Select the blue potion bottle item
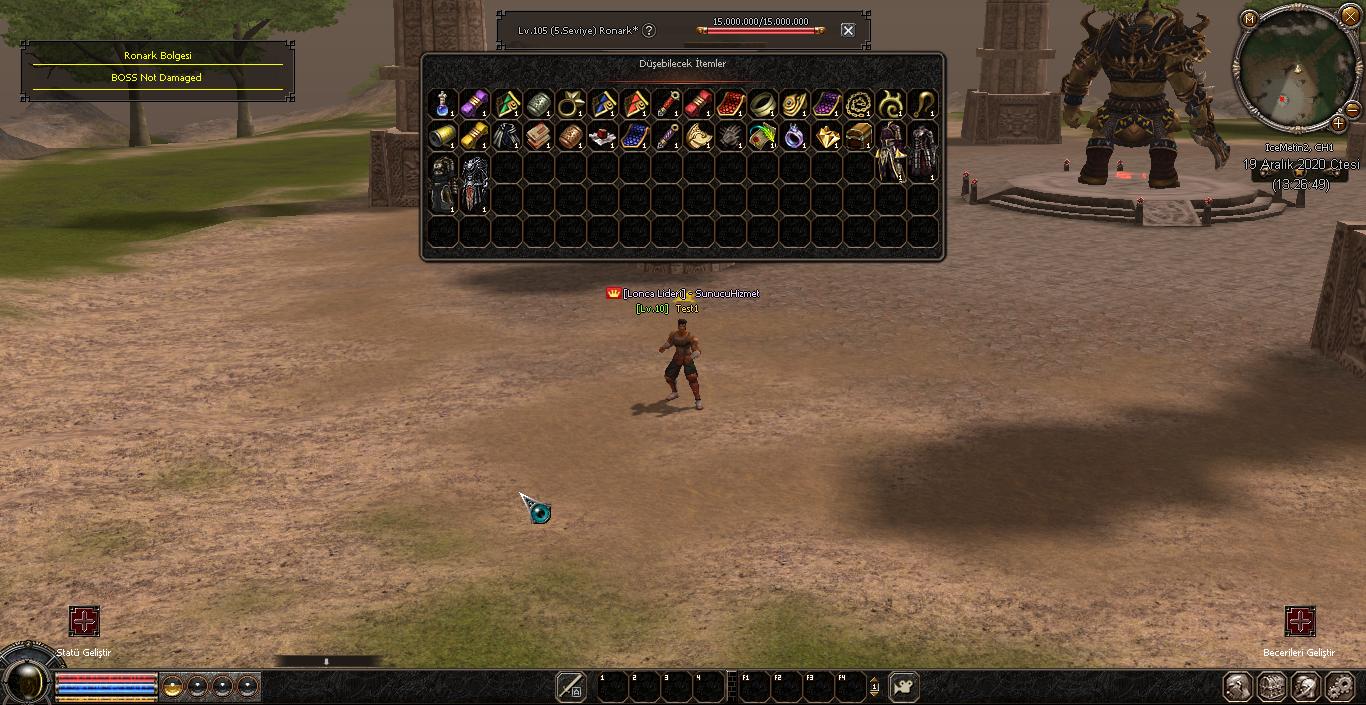Screen dimensions: 1366x705 point(443,104)
